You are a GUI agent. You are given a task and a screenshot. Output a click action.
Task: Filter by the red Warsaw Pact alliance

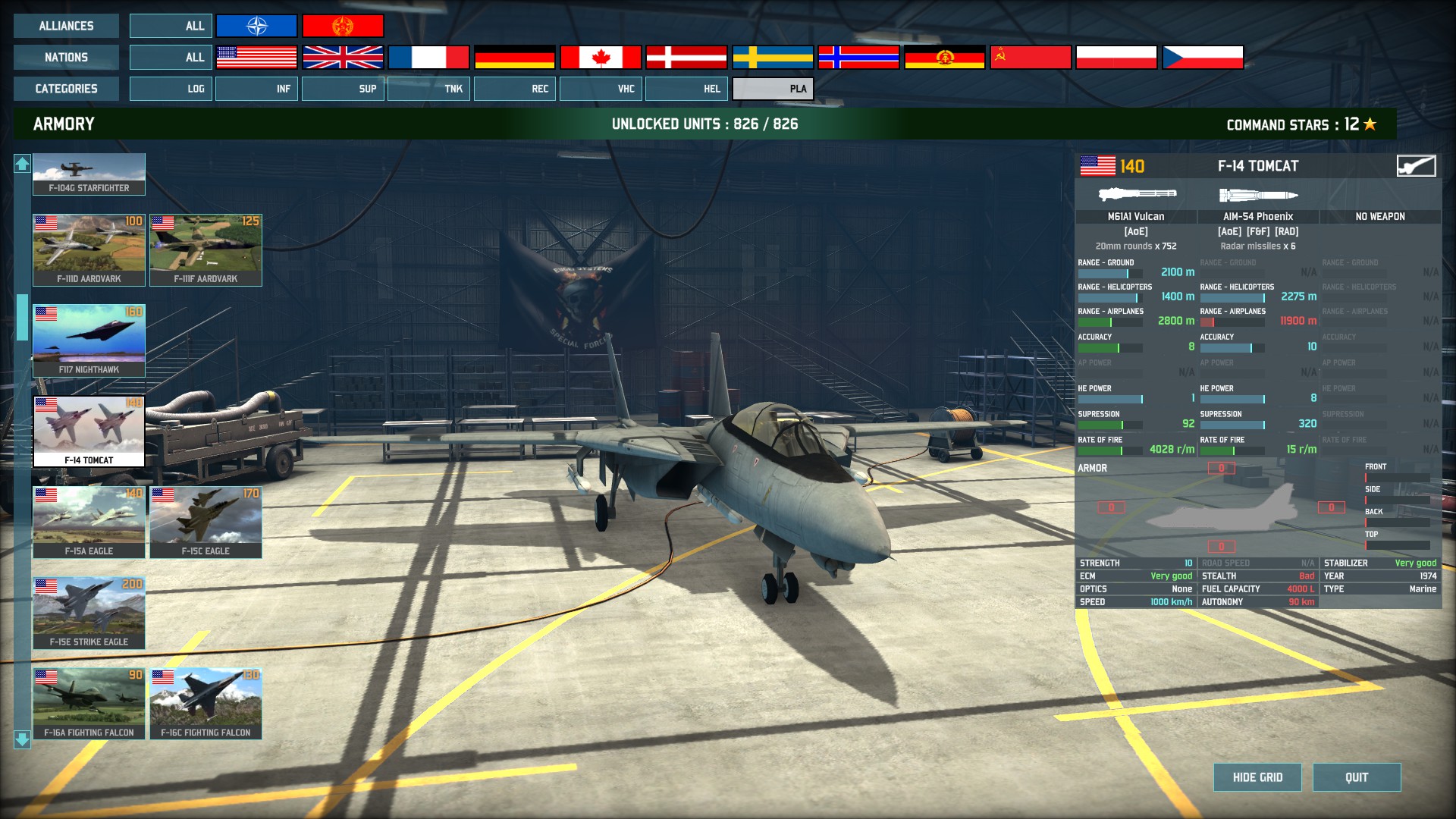pyautogui.click(x=343, y=26)
